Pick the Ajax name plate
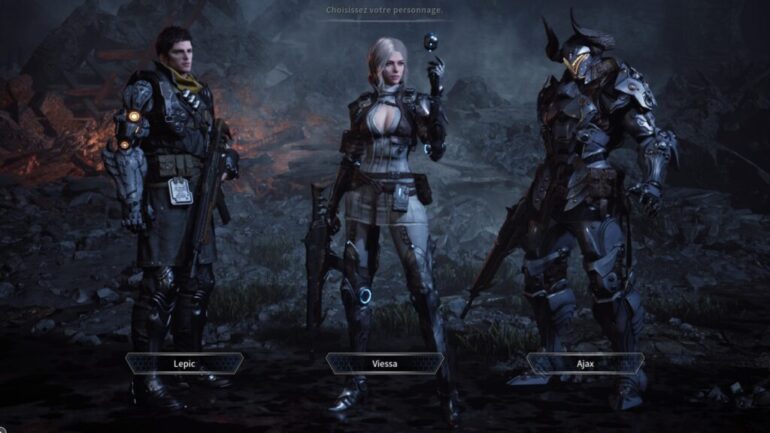Screen dimensions: 770x433 coord(585,363)
